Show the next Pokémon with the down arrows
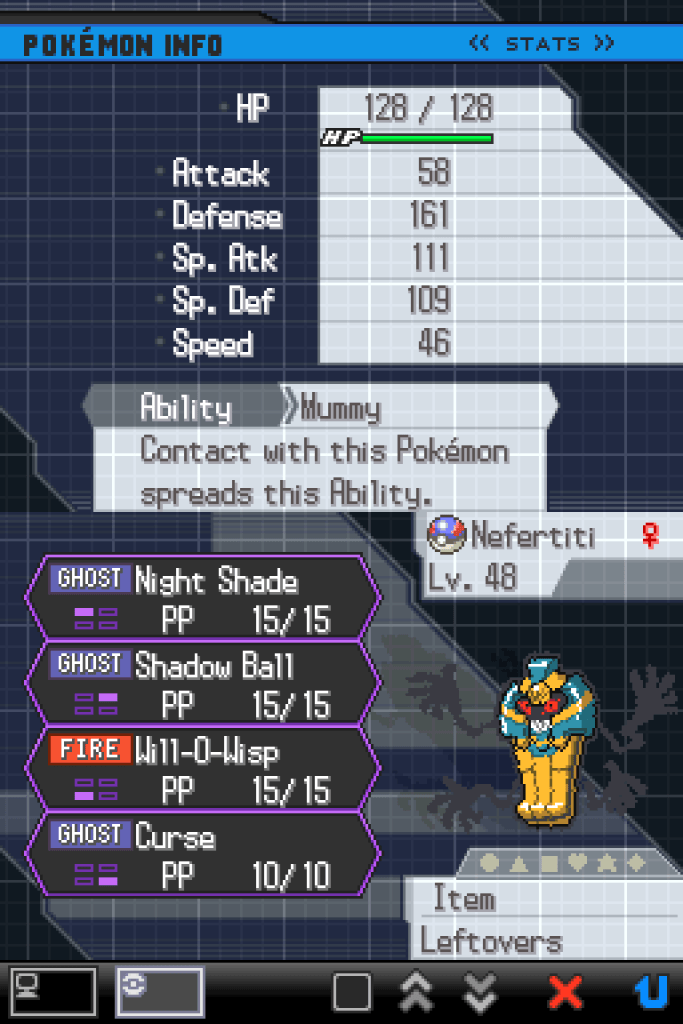683x1024 pixels. [x=481, y=992]
